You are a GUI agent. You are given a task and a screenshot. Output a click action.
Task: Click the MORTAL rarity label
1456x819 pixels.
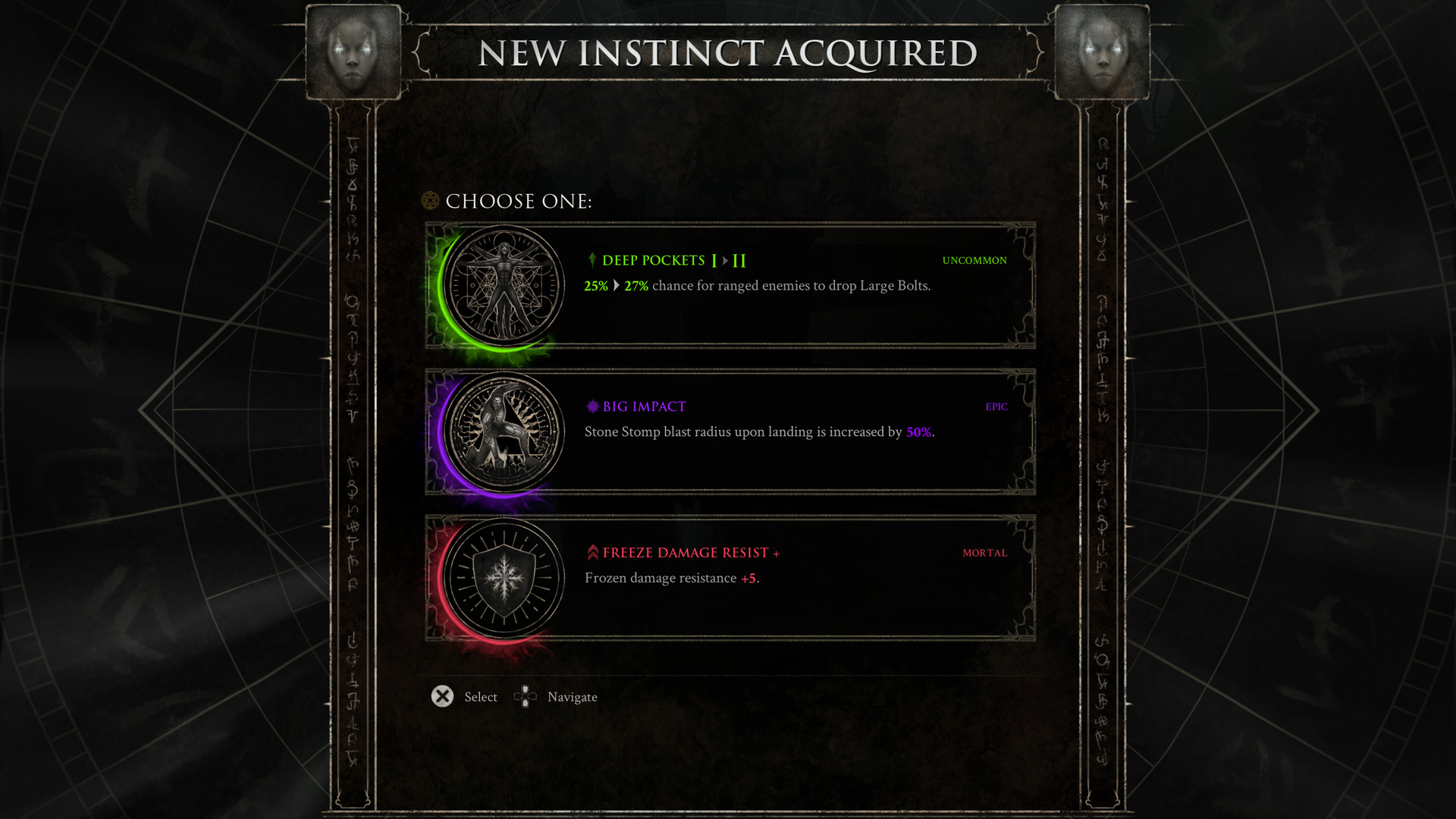[x=984, y=553]
